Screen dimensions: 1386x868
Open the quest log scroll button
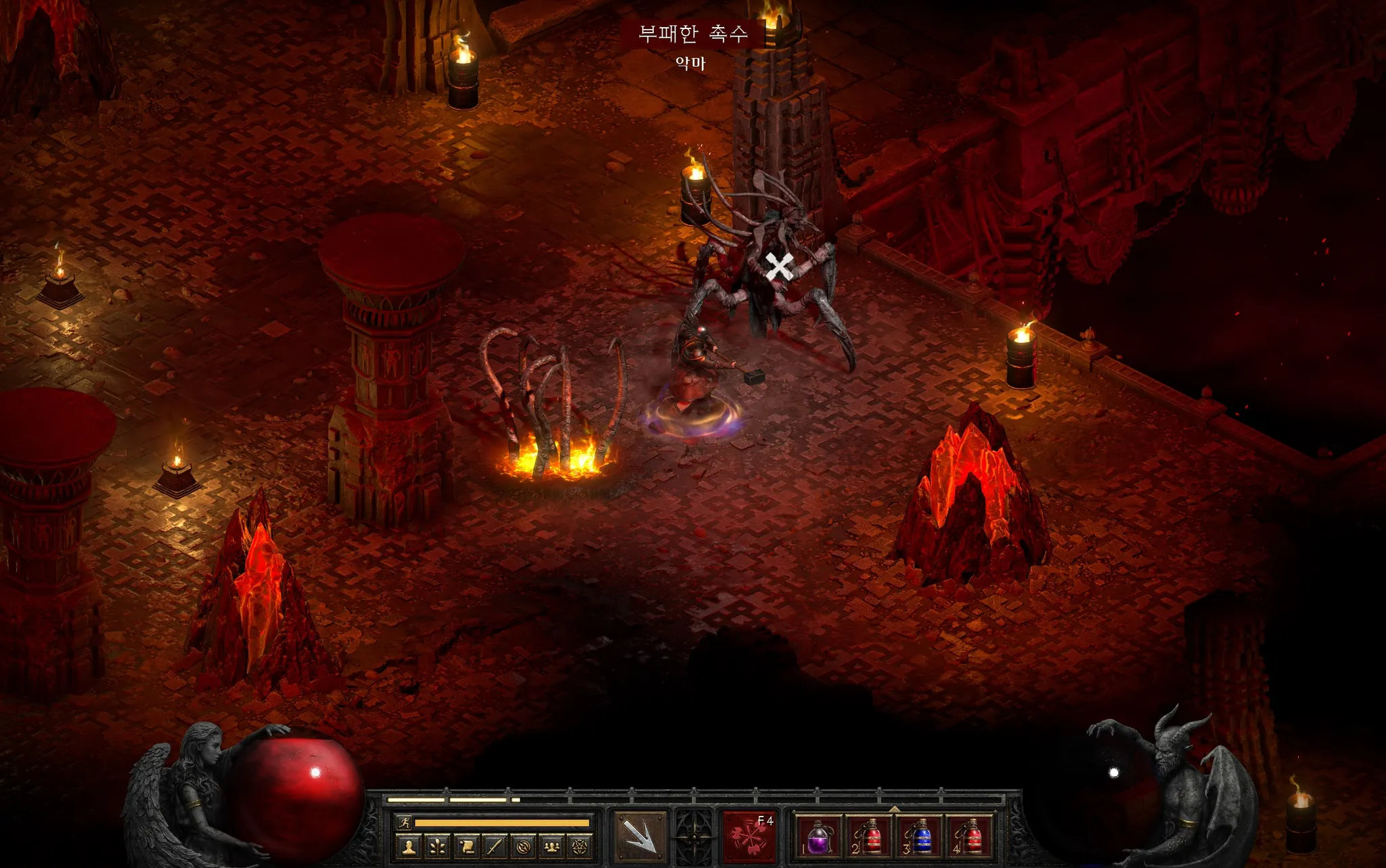pyautogui.click(x=466, y=846)
